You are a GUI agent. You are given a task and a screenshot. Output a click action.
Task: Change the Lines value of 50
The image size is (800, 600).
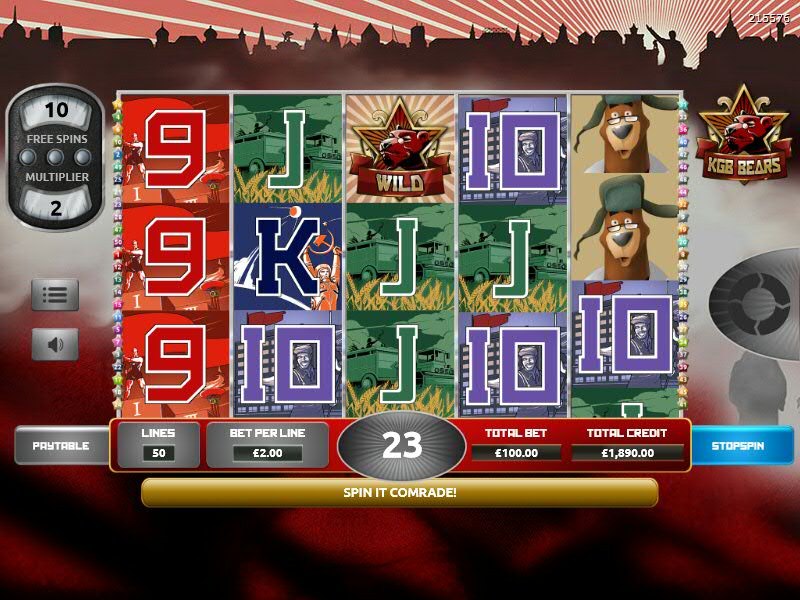pyautogui.click(x=158, y=453)
